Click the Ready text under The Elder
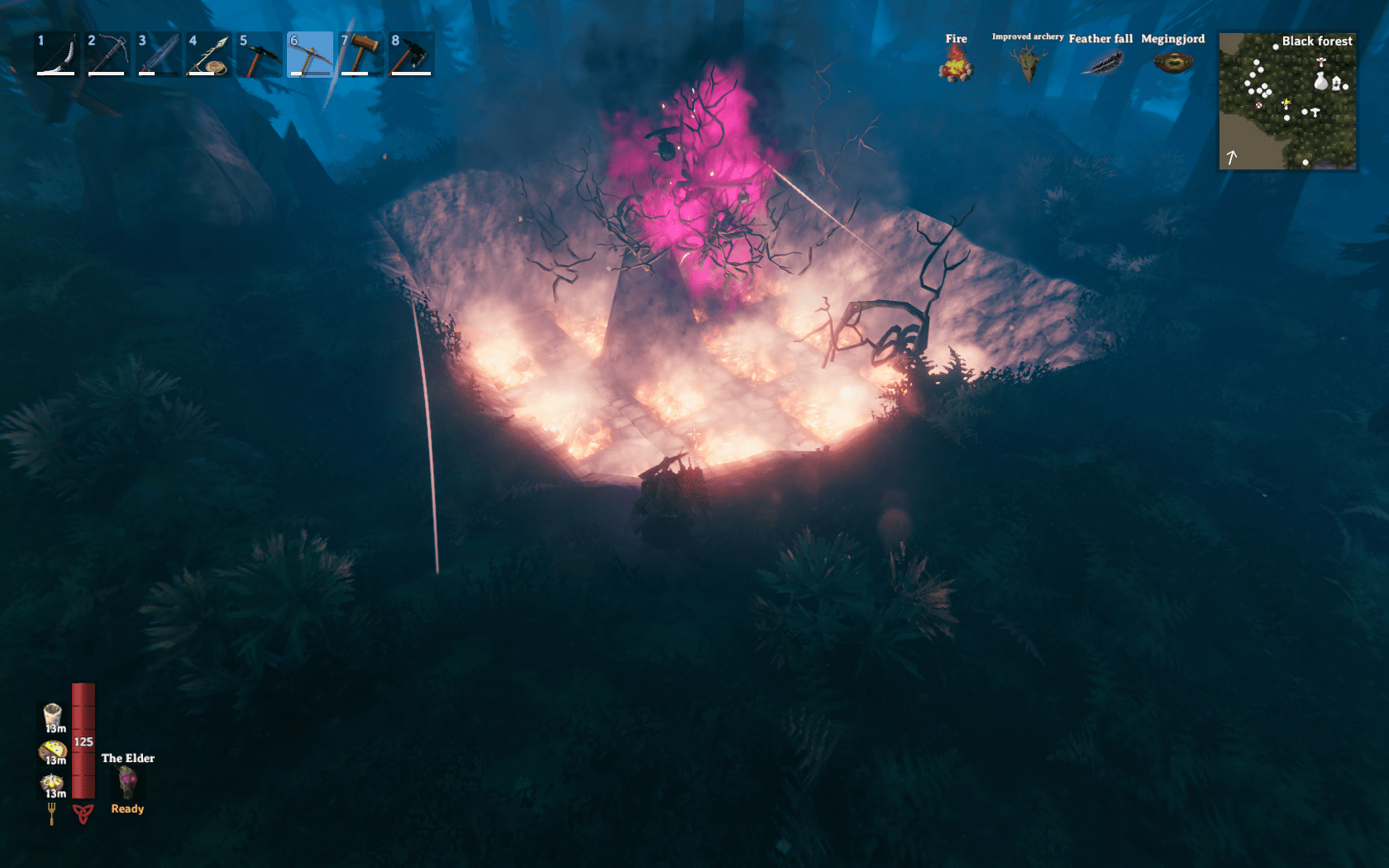The width and height of the screenshot is (1389, 868). point(127,808)
